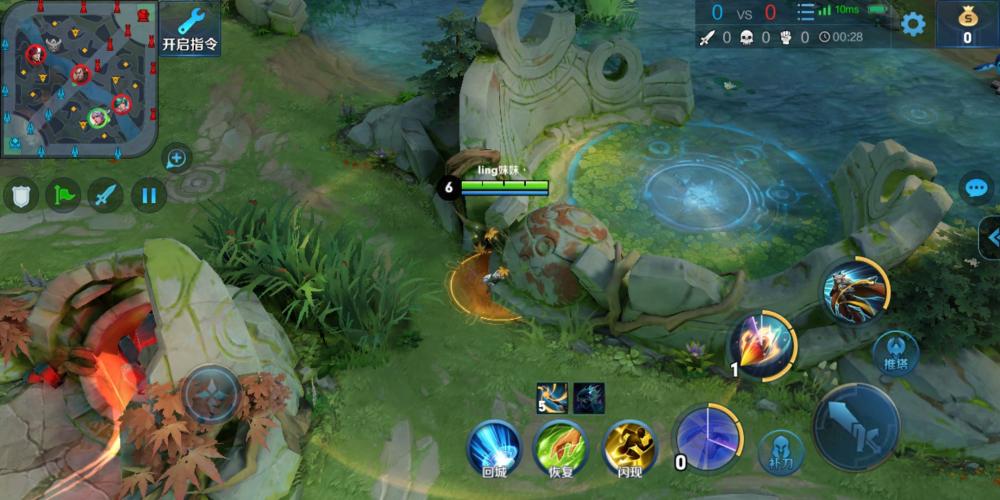Cast the fiery spear skill marked 1

(762, 344)
